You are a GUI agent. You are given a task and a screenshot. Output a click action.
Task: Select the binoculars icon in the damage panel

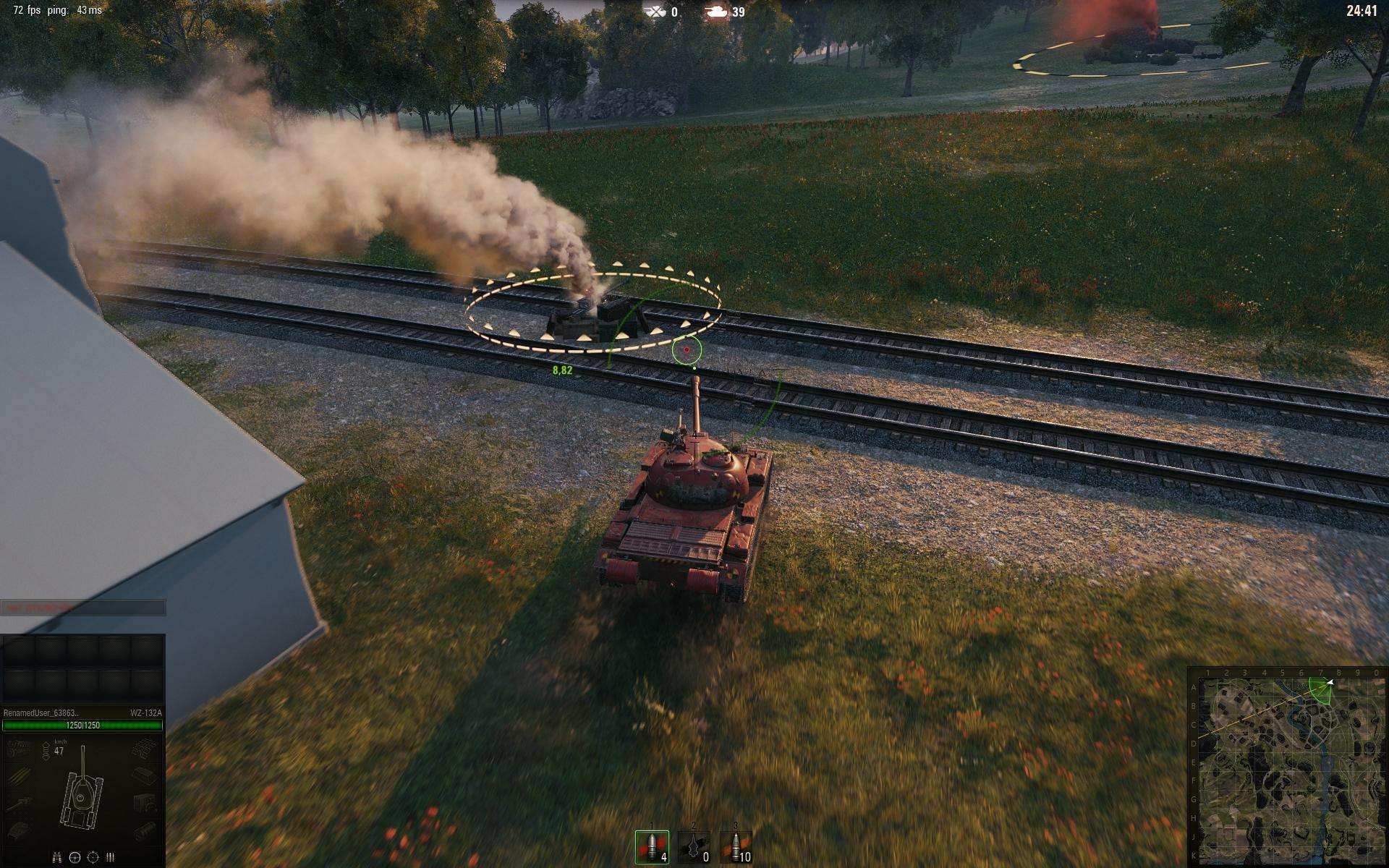tap(57, 857)
